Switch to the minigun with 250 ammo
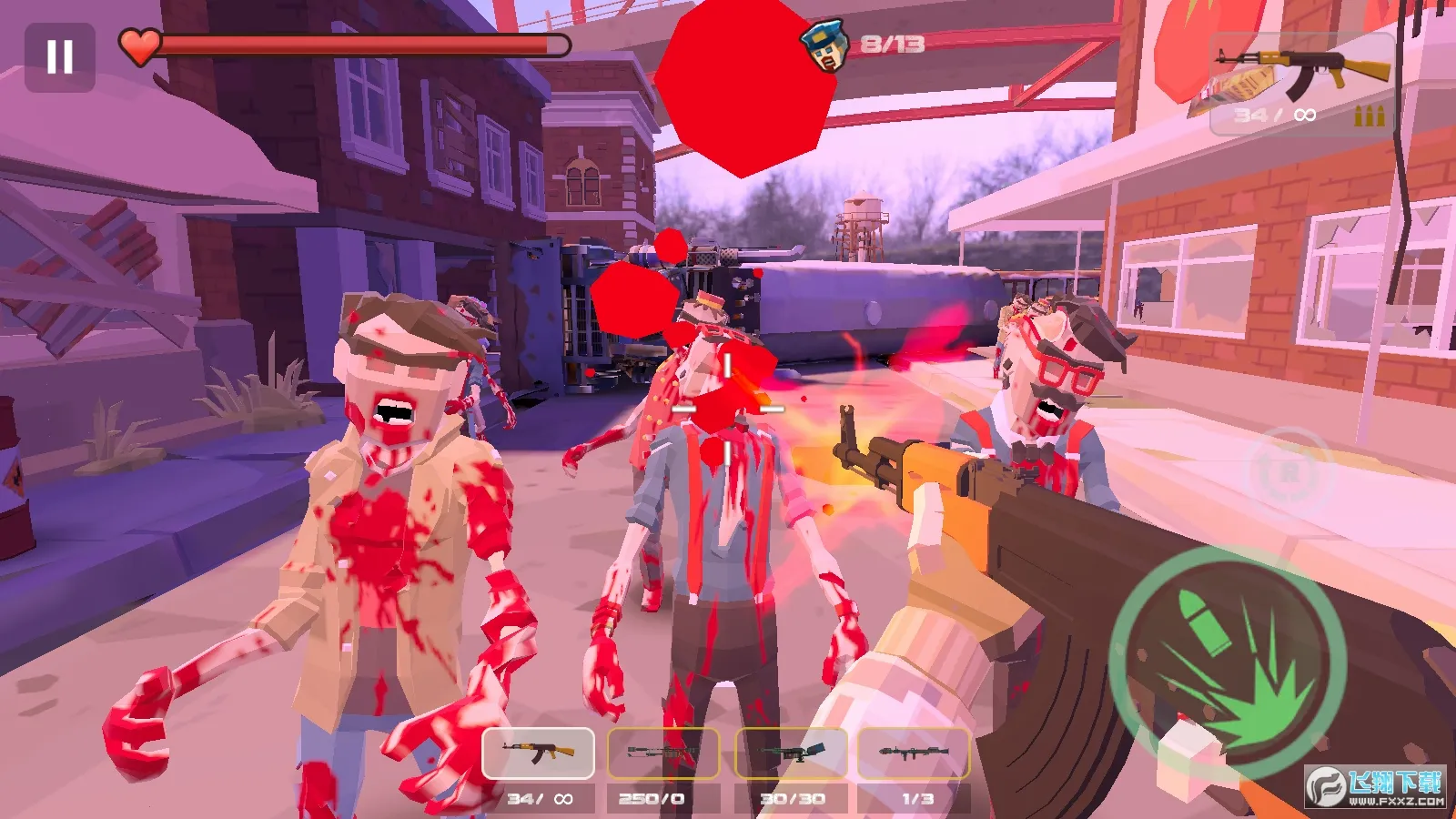Image resolution: width=1456 pixels, height=819 pixels. click(x=663, y=753)
